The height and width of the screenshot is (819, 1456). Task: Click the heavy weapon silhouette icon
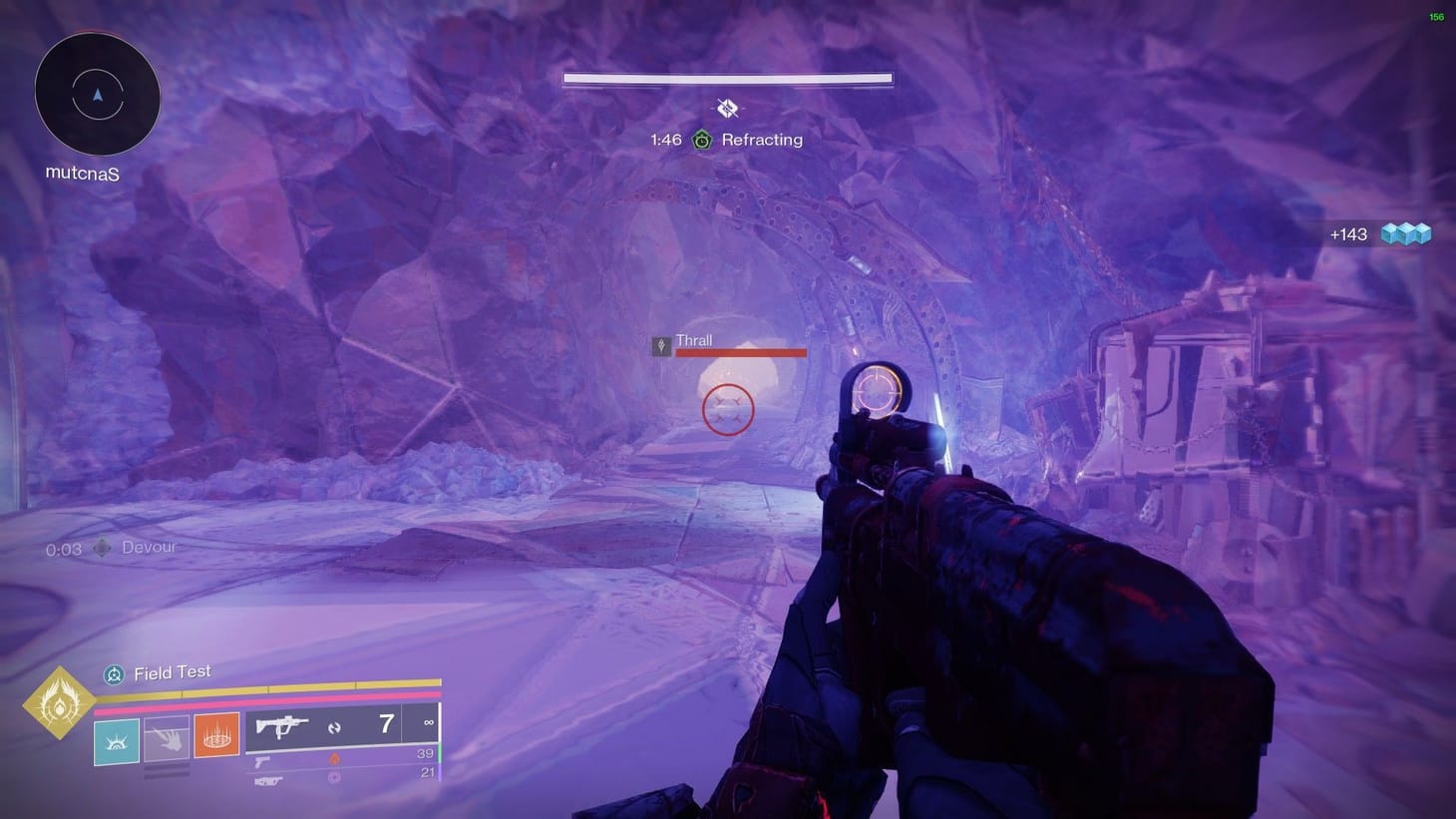point(267,780)
